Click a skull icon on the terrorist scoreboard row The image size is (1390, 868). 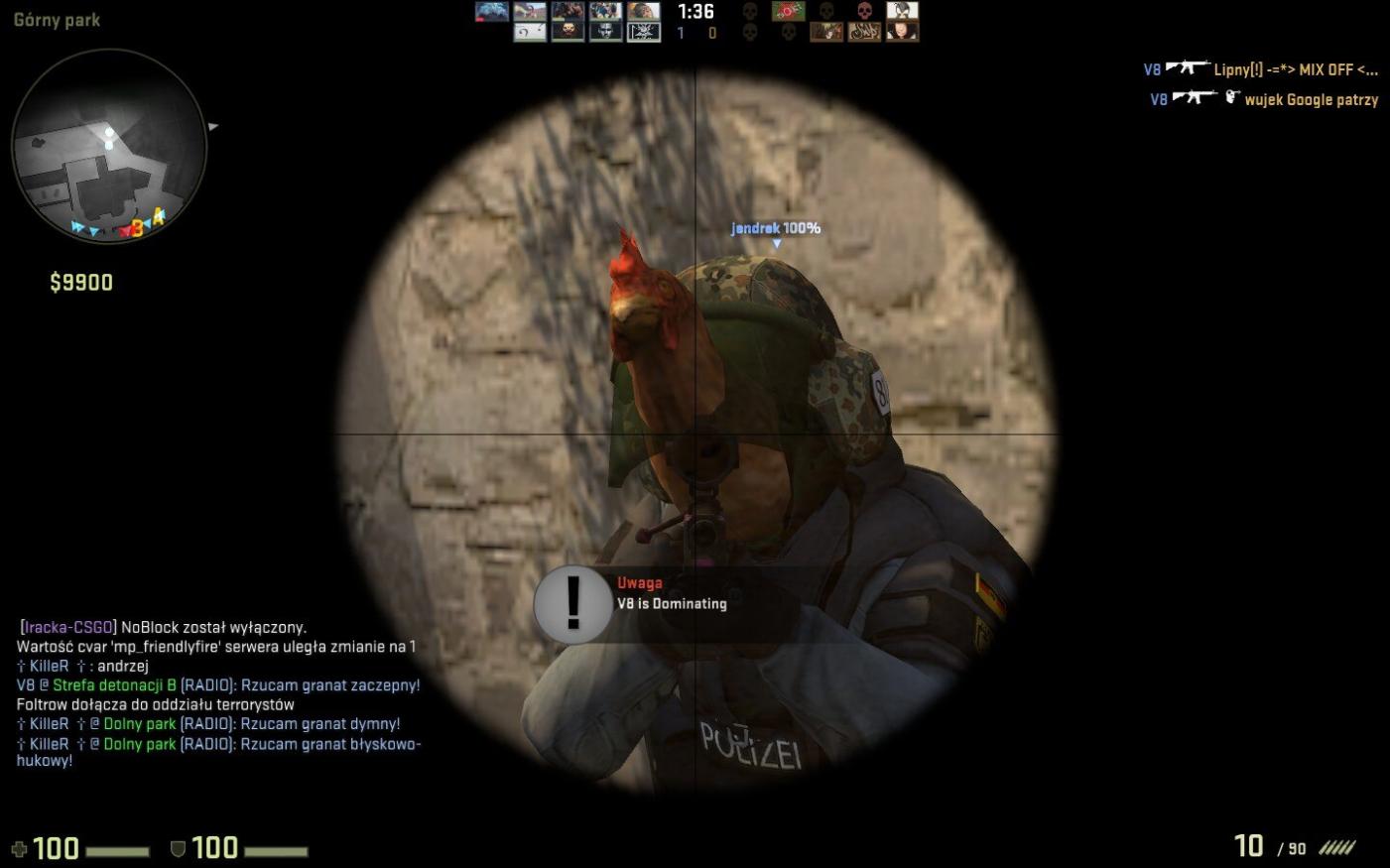click(x=751, y=12)
